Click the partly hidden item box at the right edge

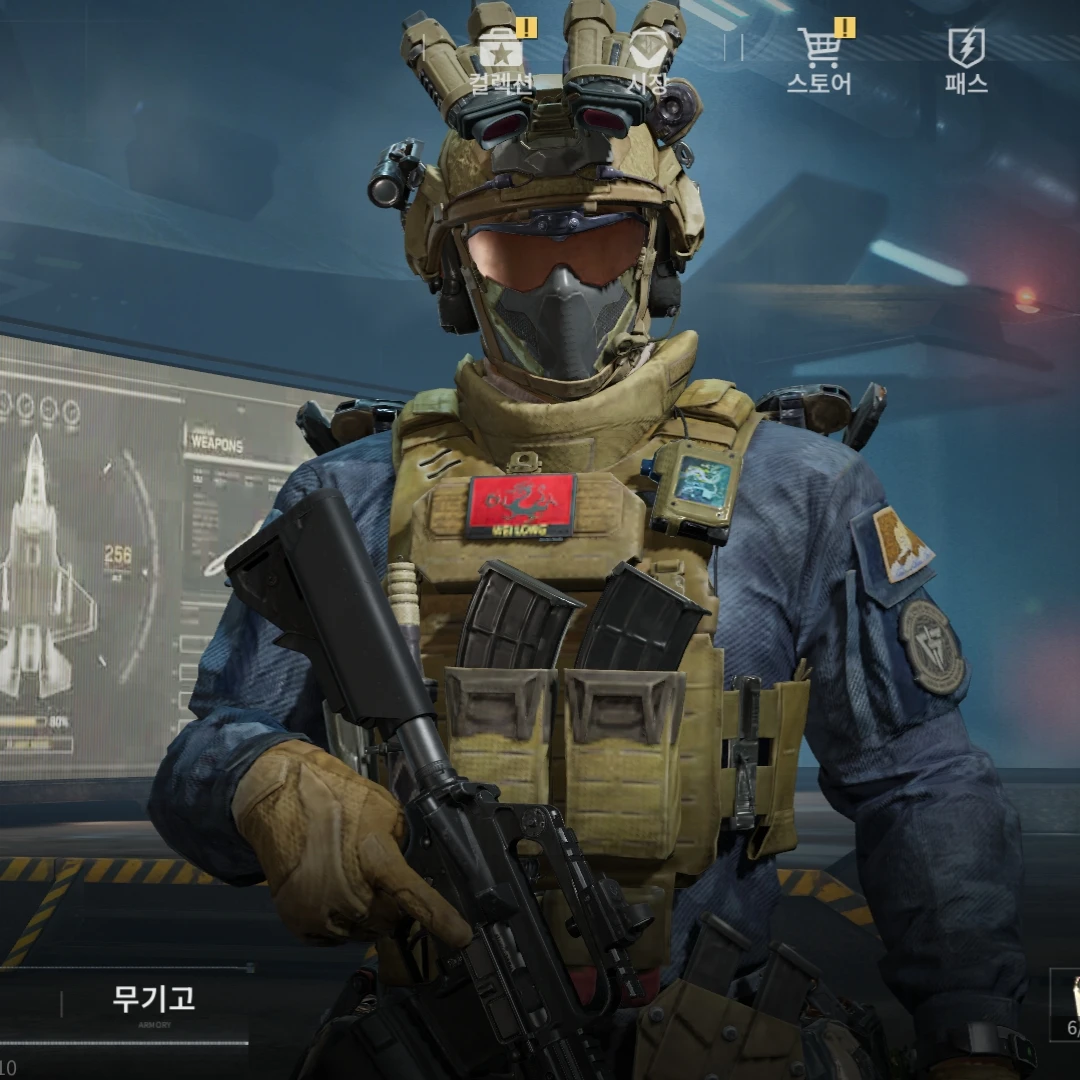tap(1066, 1005)
